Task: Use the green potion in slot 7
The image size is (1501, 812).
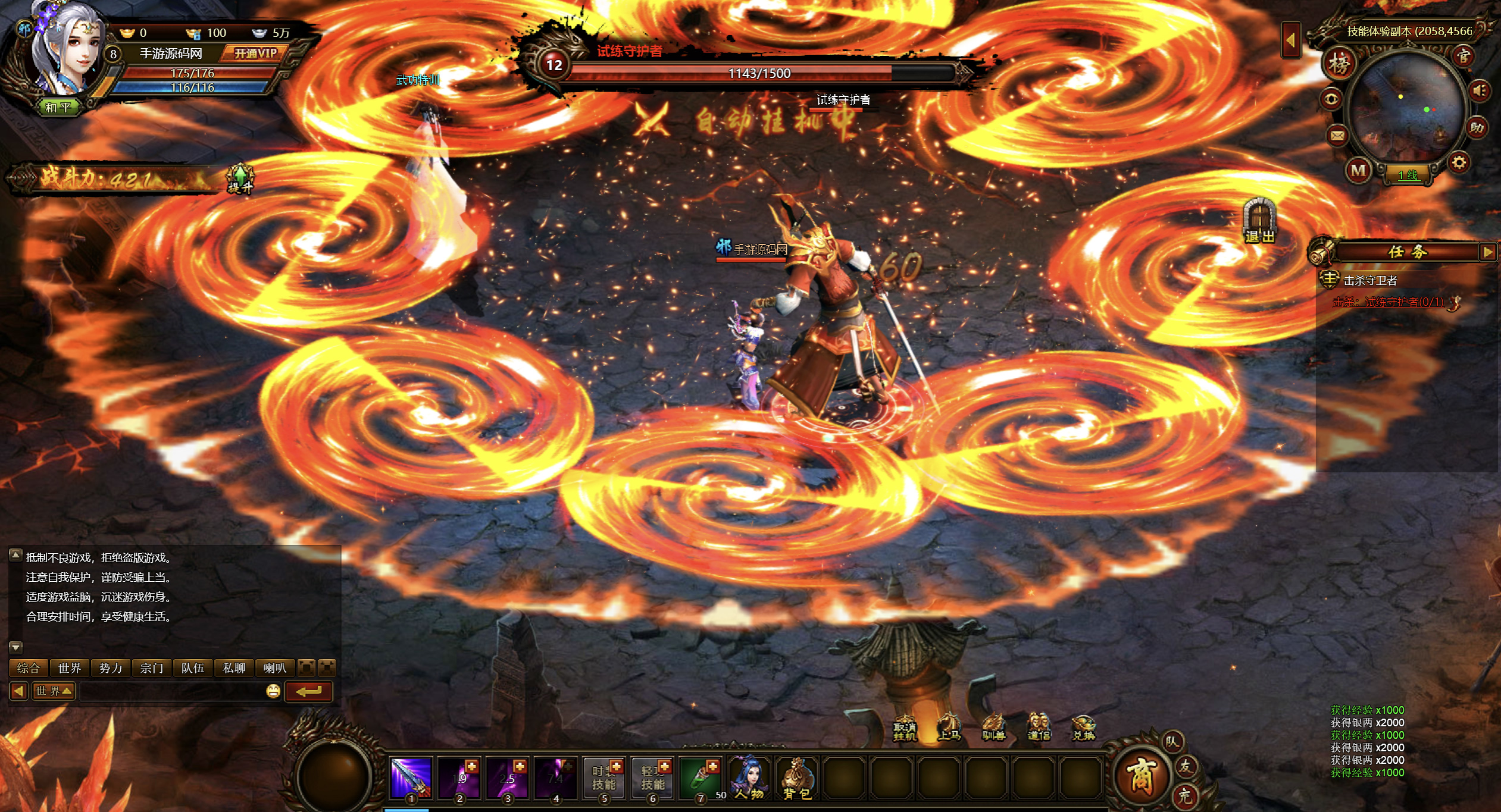Action: (701, 777)
